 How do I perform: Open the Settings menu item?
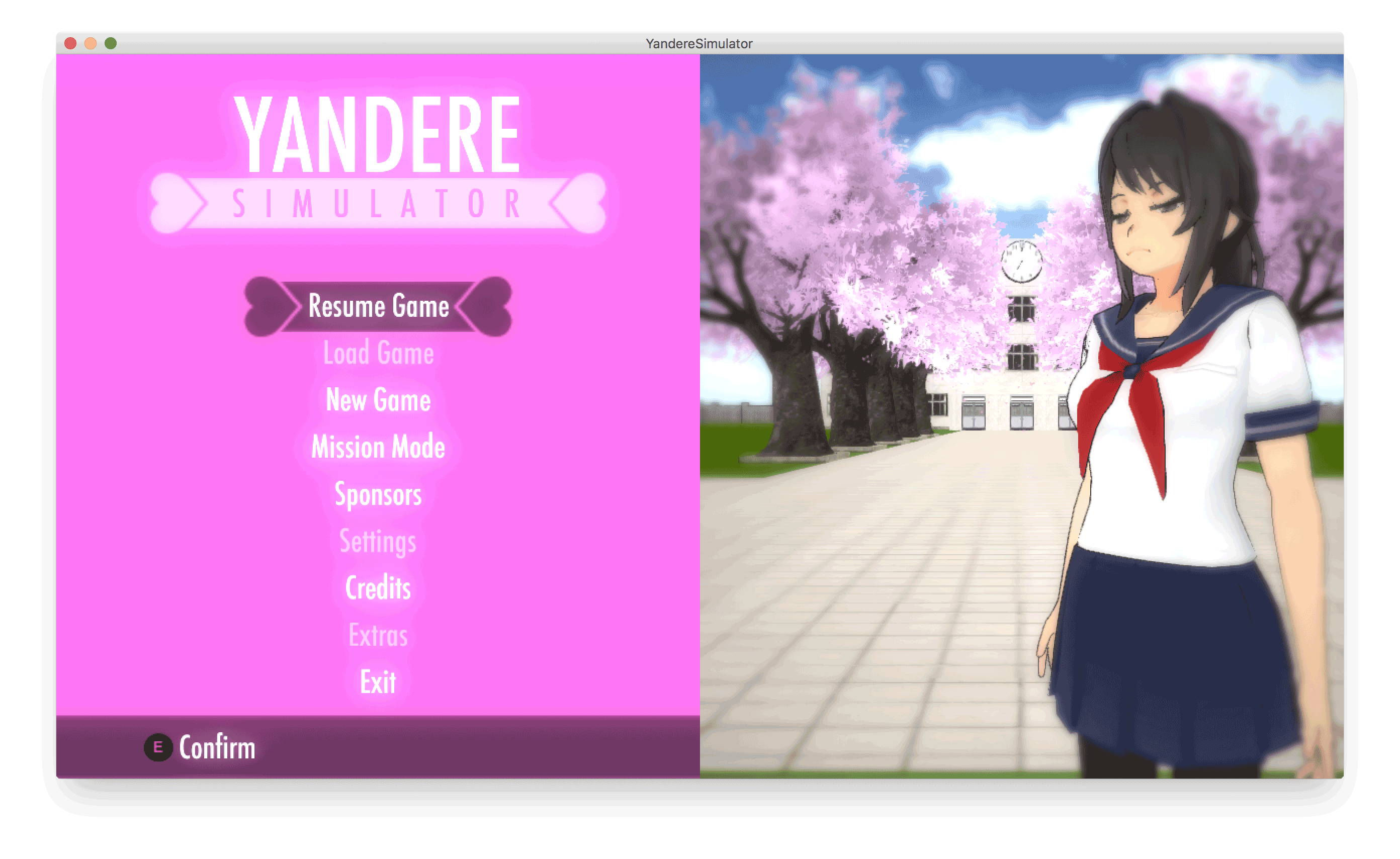[x=377, y=542]
